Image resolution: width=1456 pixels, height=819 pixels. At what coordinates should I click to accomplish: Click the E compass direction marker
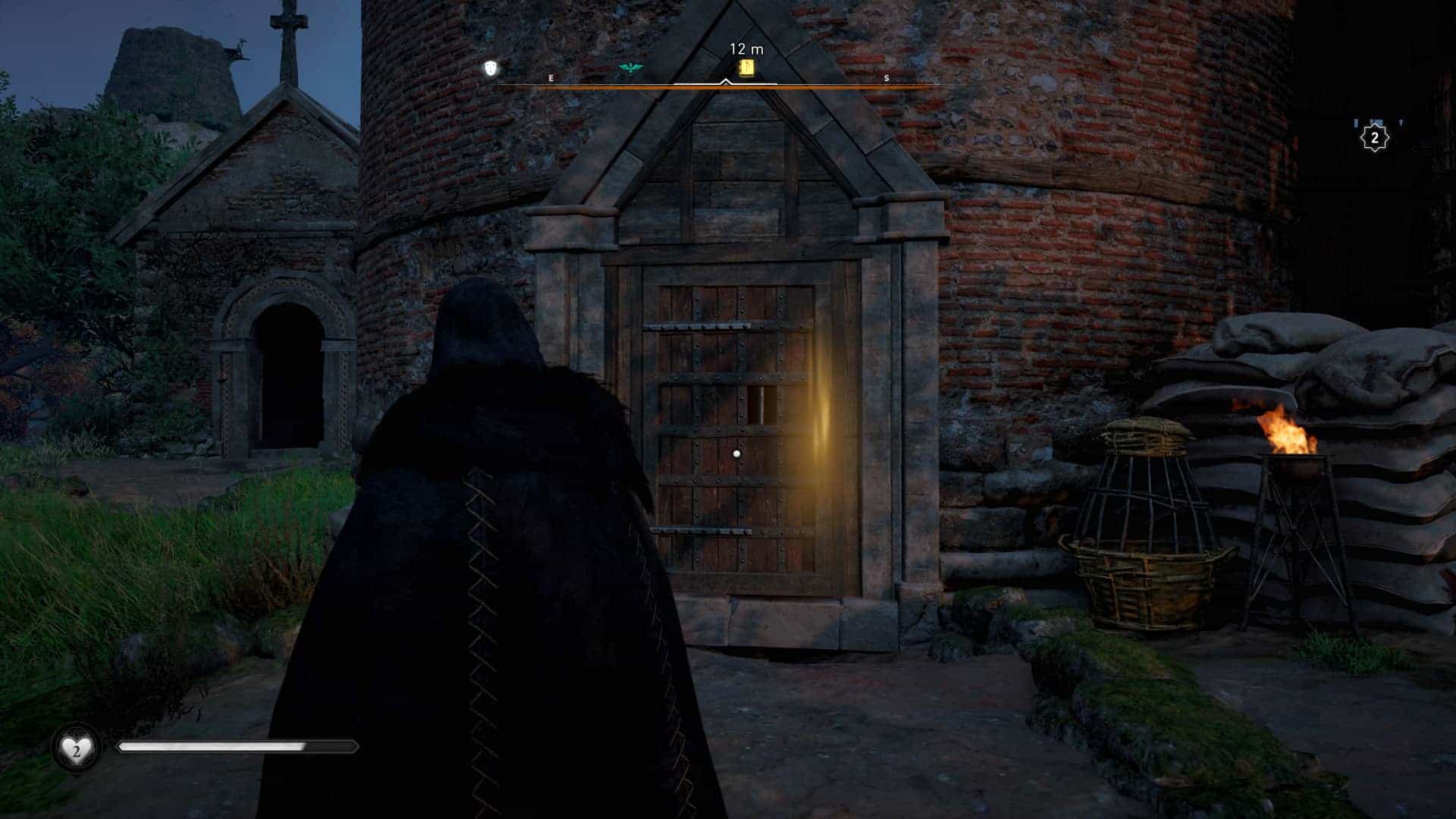click(551, 77)
